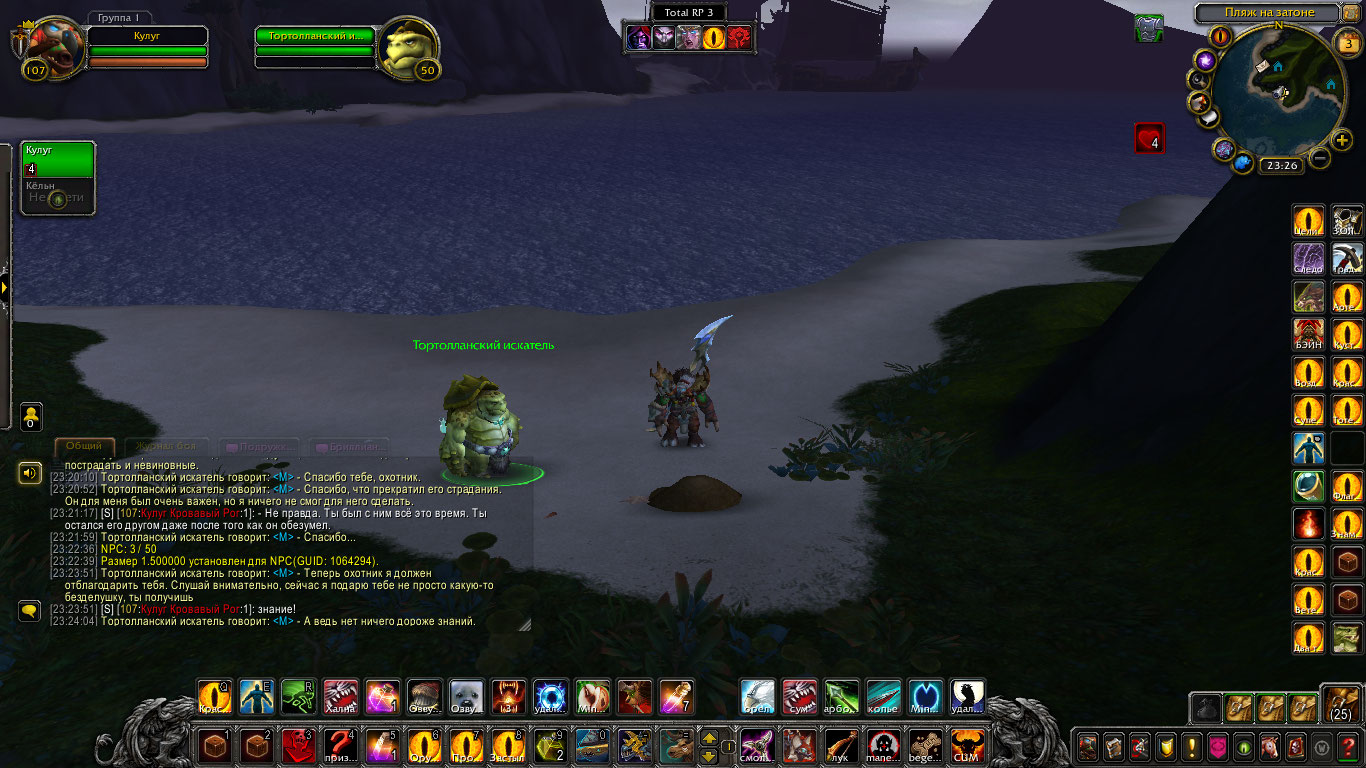Activate the seal pup ability icon
This screenshot has width=1366, height=768.
pos(467,697)
